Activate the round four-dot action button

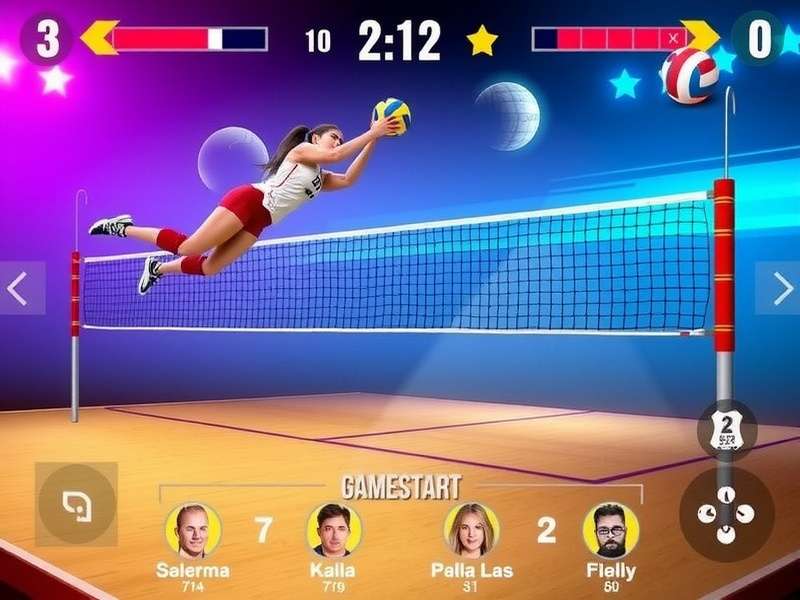point(727,514)
